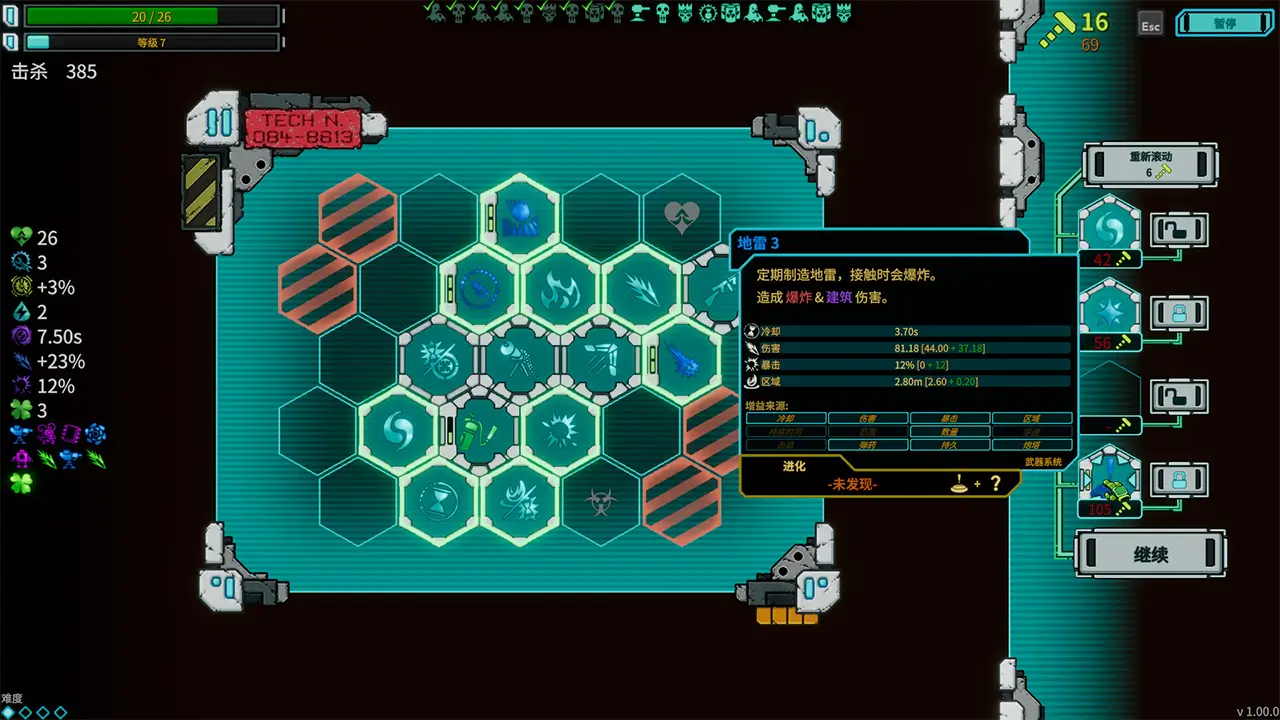Buy the swirl module costing 42
Image resolution: width=1280 pixels, height=720 pixels.
tap(1110, 230)
